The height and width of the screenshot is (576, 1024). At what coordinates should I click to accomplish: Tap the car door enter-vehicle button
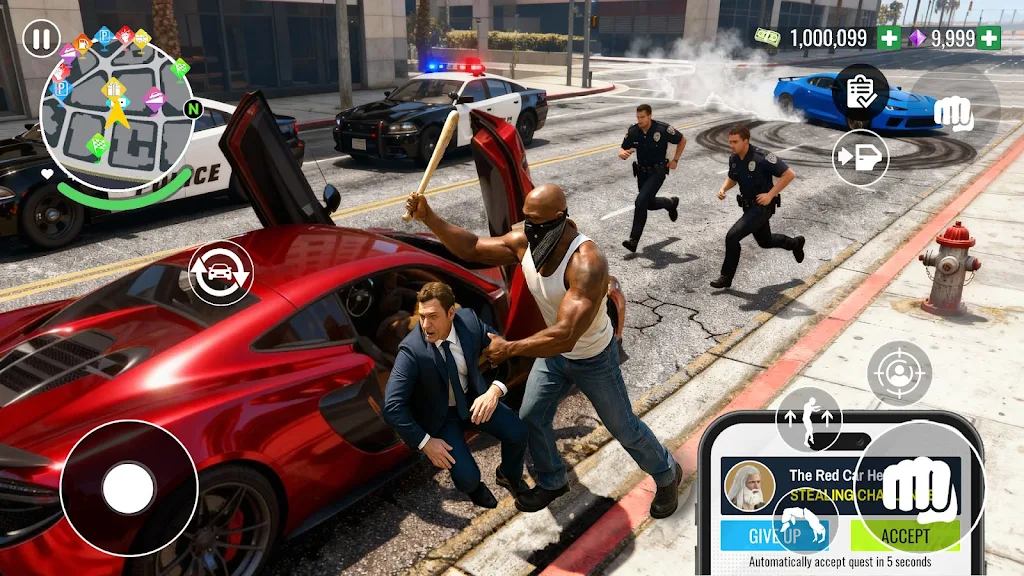pos(860,158)
